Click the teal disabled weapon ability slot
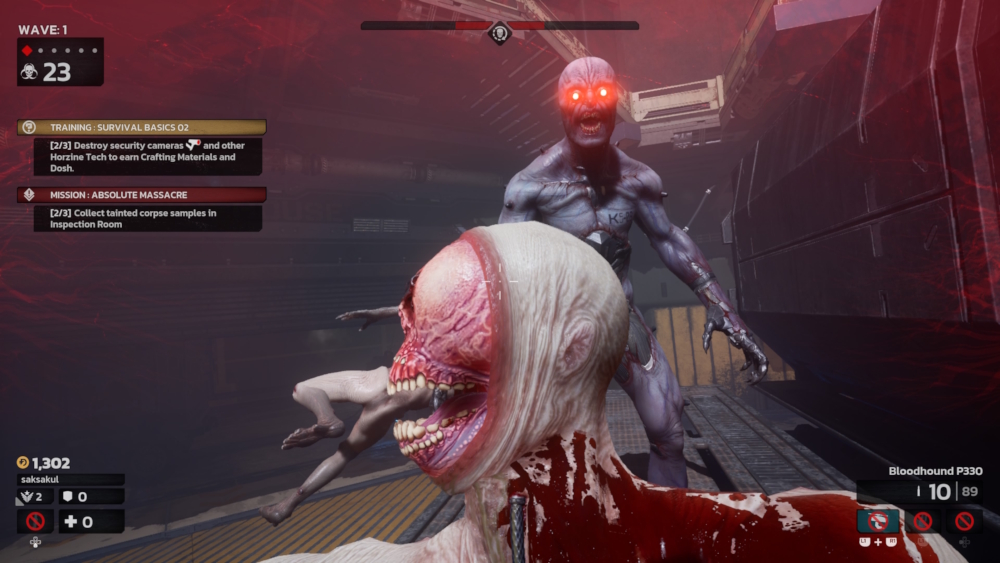Viewport: 1000px width, 563px height. (x=878, y=521)
